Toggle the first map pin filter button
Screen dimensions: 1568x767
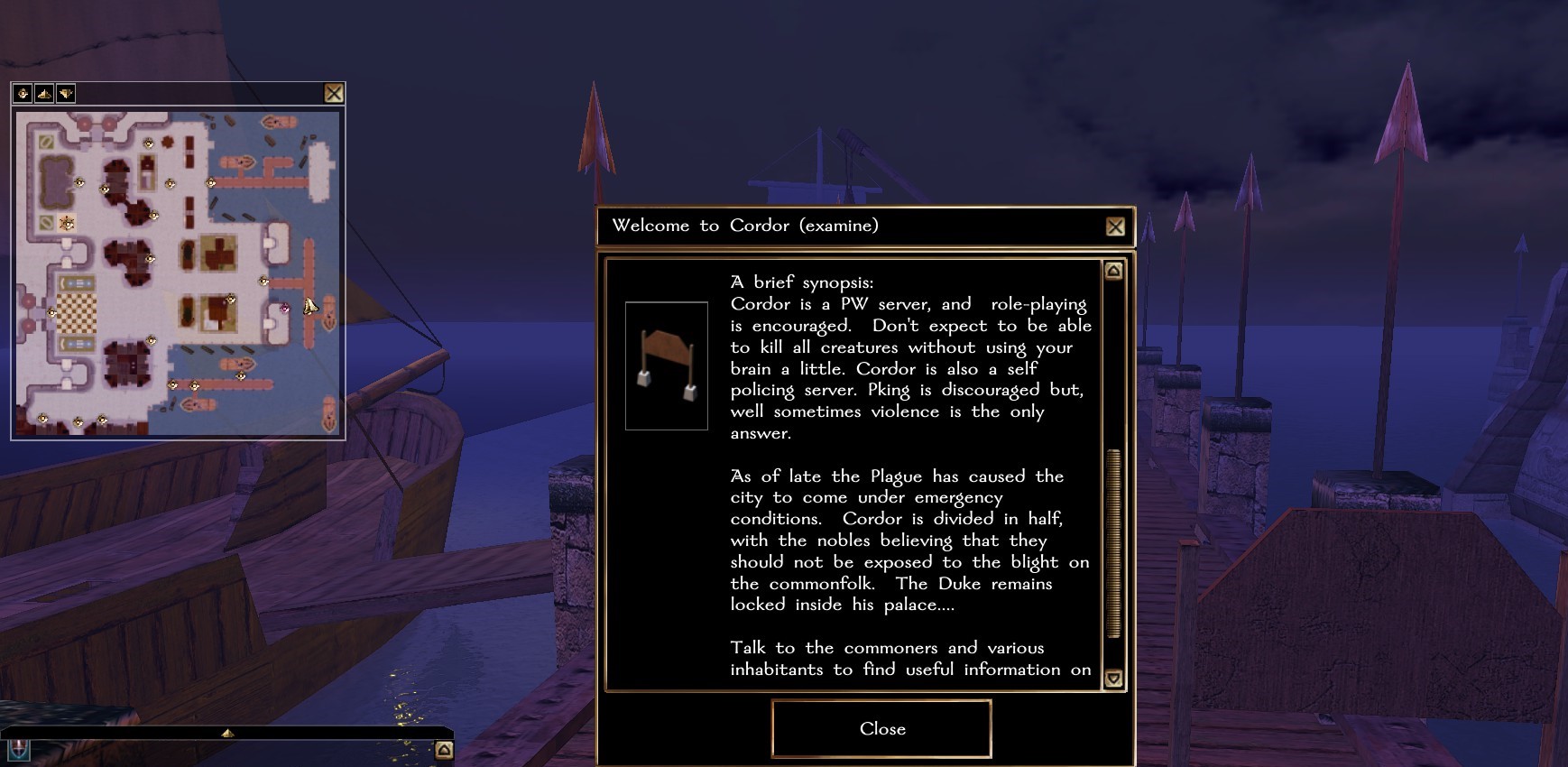tap(23, 93)
